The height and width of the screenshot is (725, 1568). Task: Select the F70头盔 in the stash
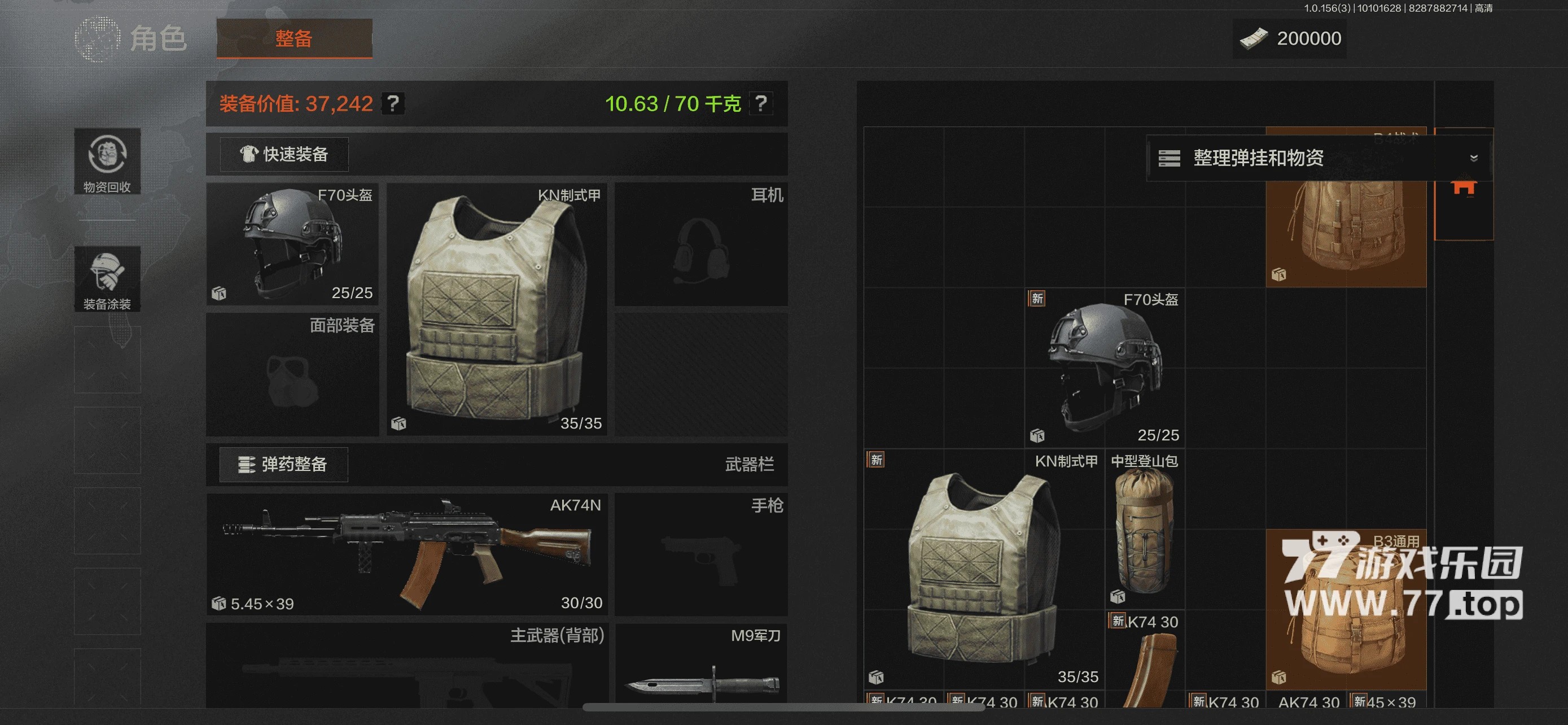click(x=1105, y=368)
